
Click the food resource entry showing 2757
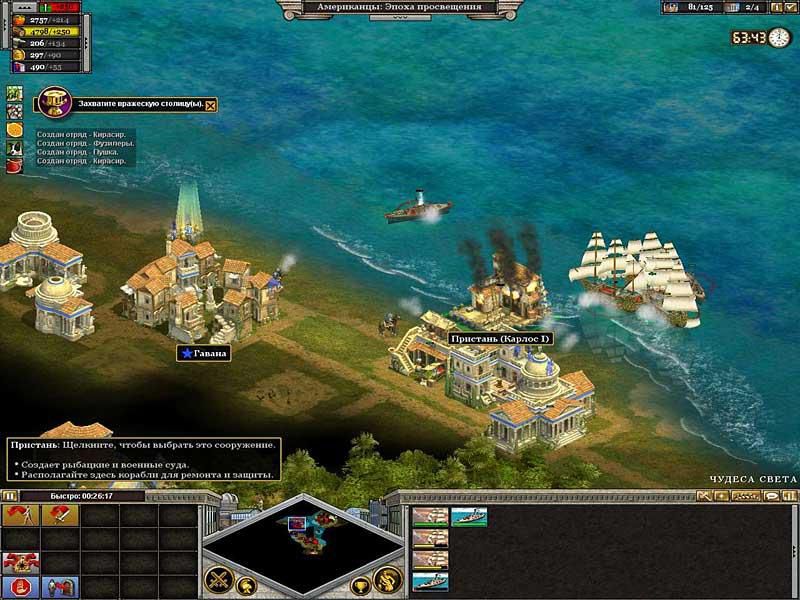point(40,19)
